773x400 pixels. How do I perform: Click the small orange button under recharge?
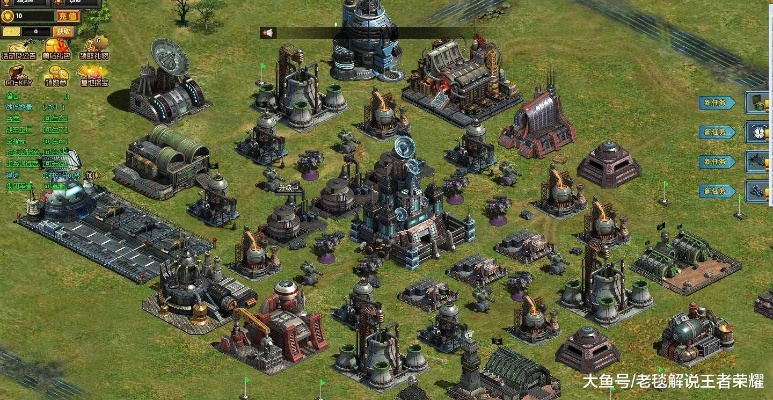(63, 31)
